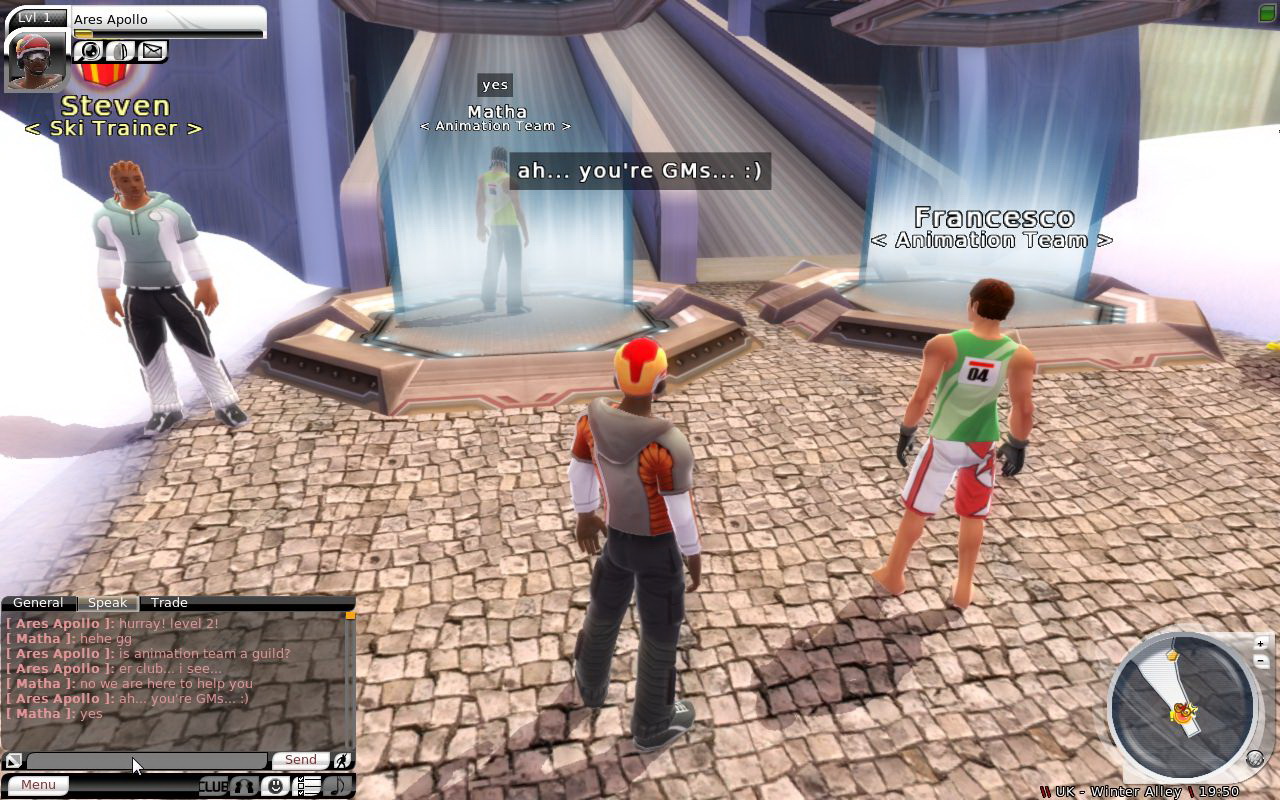Open the checklist quest log icon

click(x=310, y=786)
